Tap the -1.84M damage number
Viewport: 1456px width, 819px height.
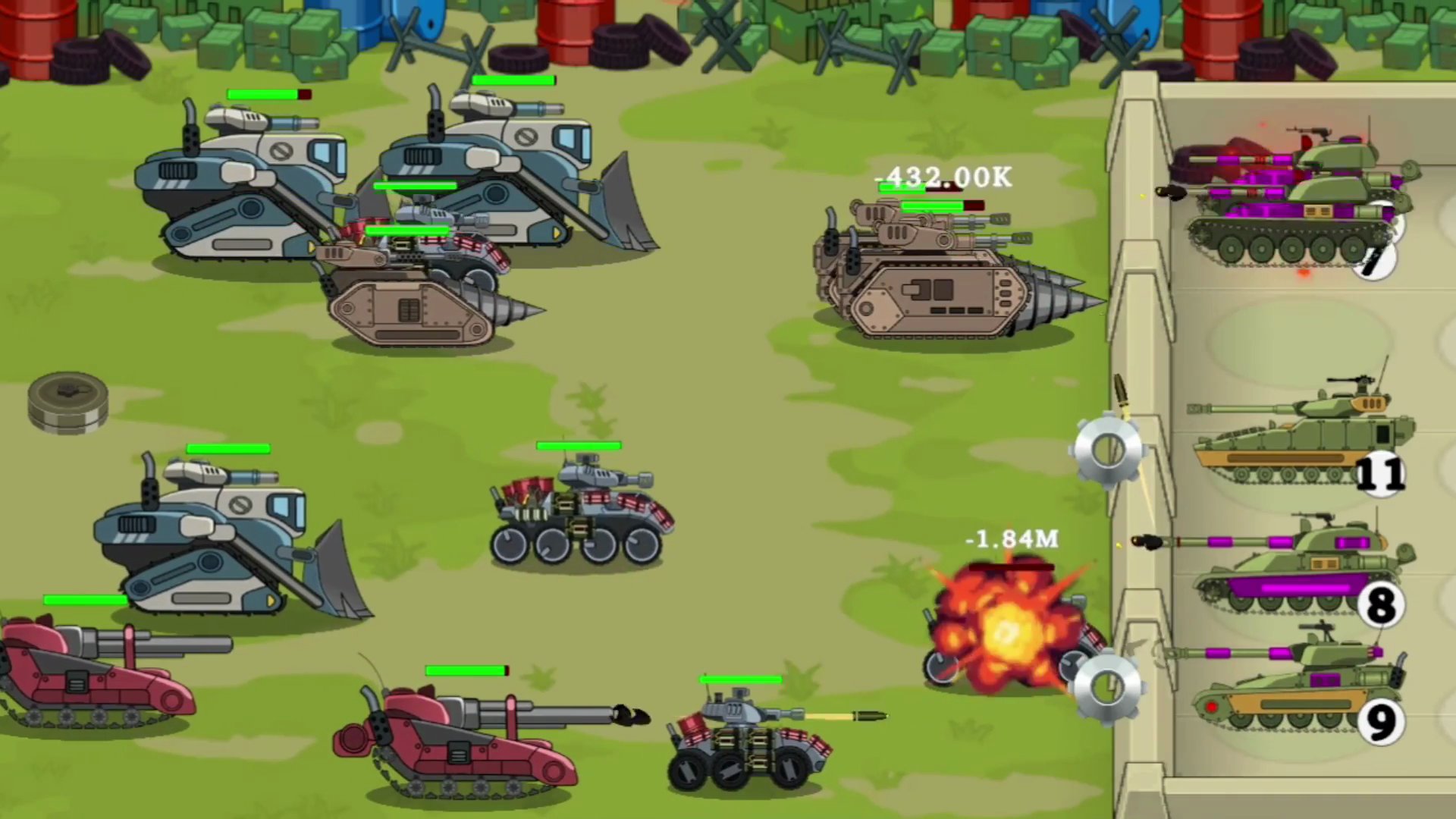coord(1012,540)
